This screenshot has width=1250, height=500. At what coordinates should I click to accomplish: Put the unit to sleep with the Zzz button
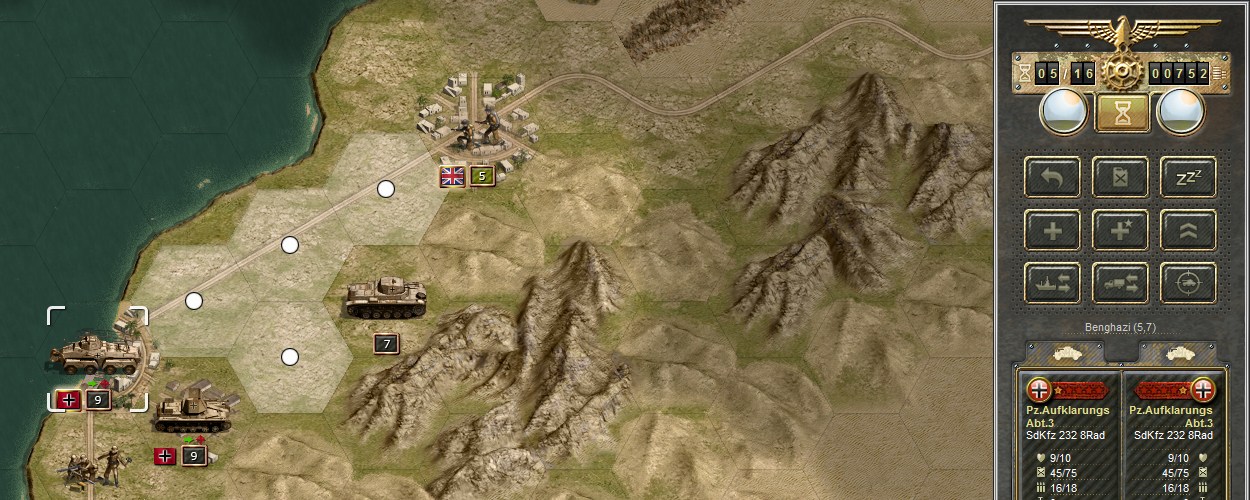pos(1188,177)
